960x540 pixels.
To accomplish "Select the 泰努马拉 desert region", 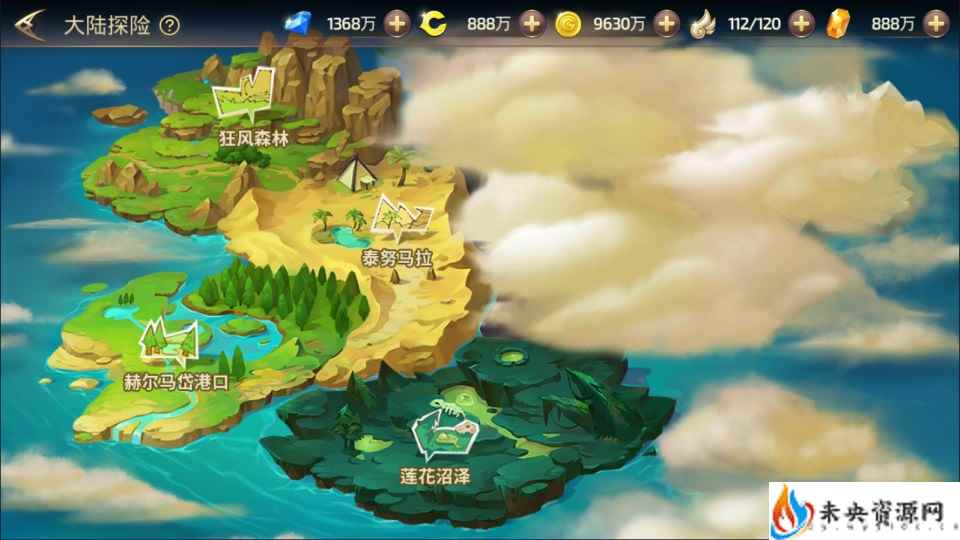I will [x=402, y=228].
